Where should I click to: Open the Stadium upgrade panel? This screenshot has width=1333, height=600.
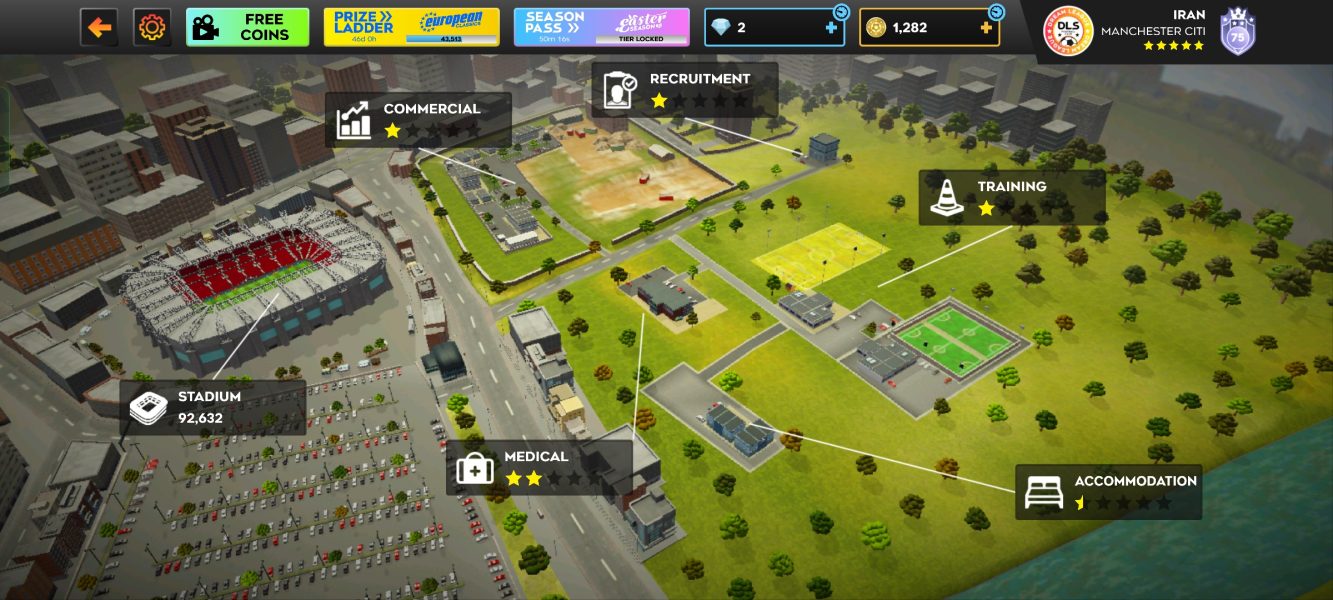212,407
